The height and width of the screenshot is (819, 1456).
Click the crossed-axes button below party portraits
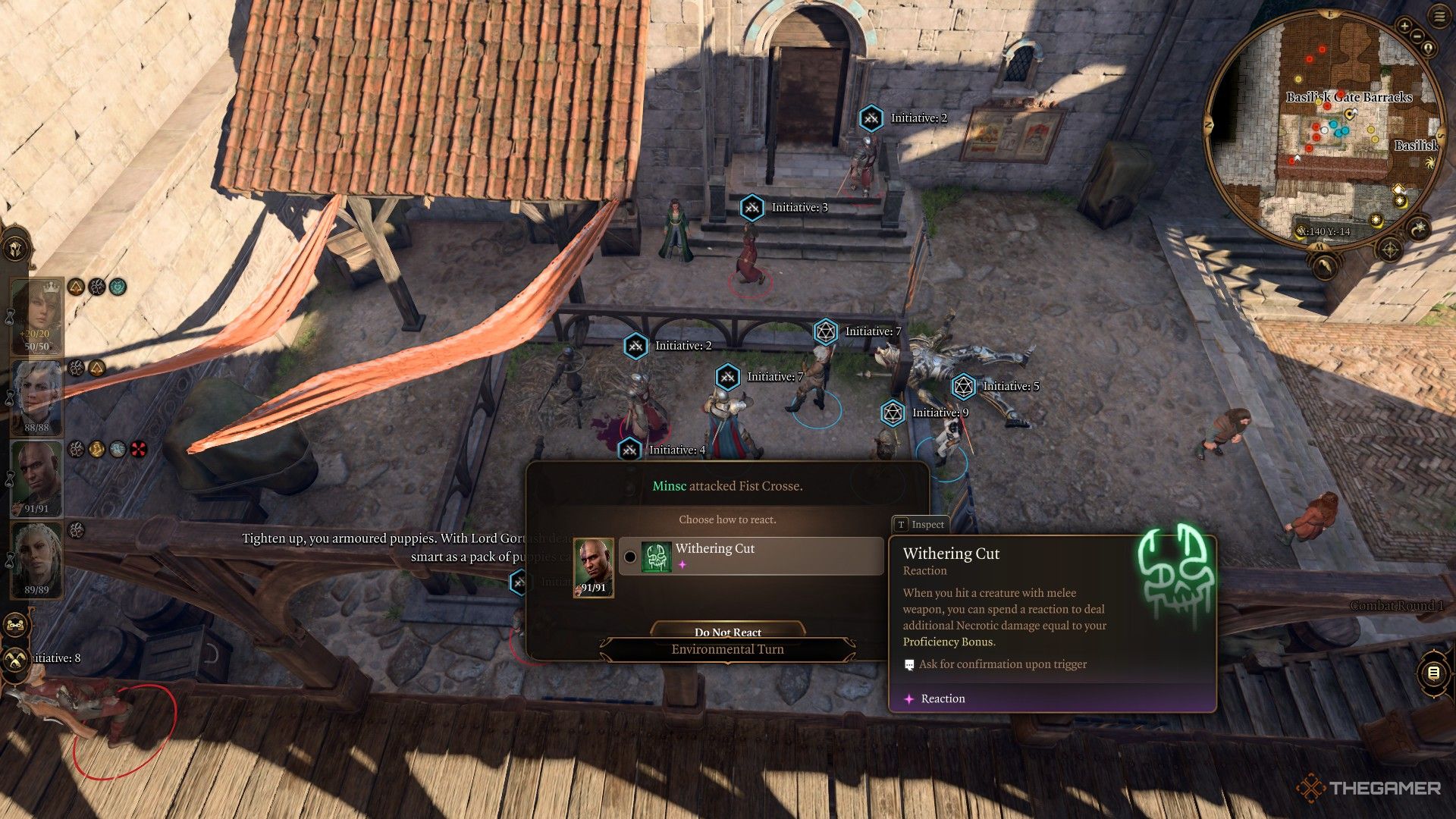pyautogui.click(x=15, y=660)
